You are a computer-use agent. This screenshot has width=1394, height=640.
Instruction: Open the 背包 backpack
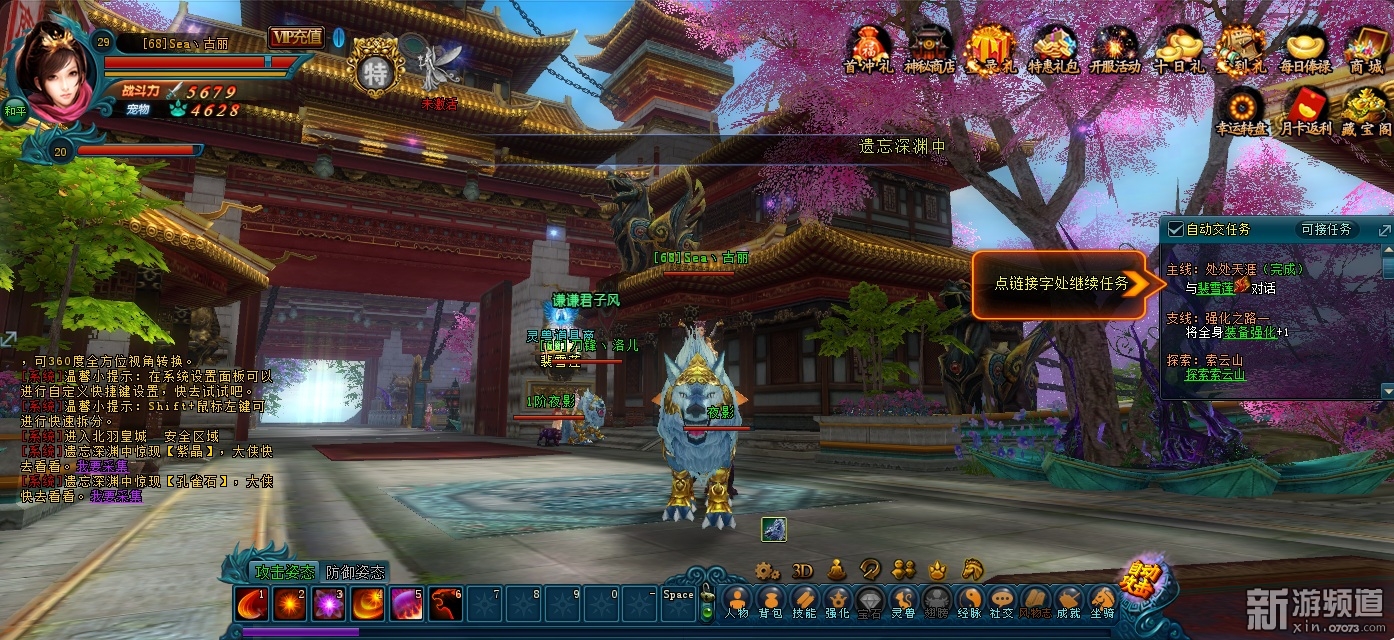tap(770, 601)
